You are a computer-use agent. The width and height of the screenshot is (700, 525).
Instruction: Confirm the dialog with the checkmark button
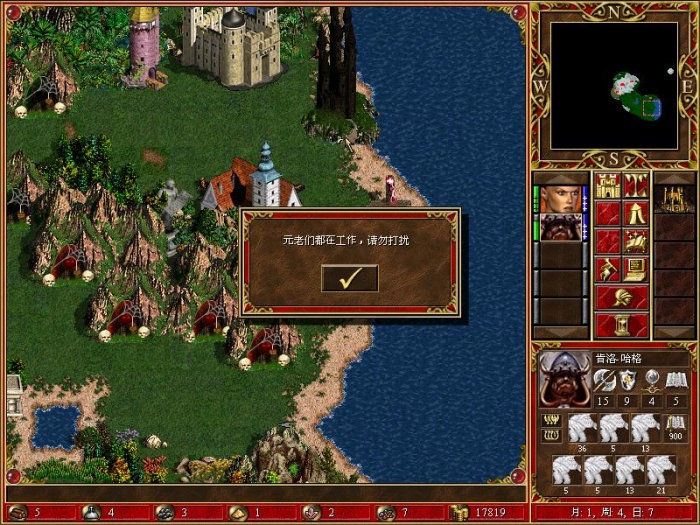tap(349, 279)
